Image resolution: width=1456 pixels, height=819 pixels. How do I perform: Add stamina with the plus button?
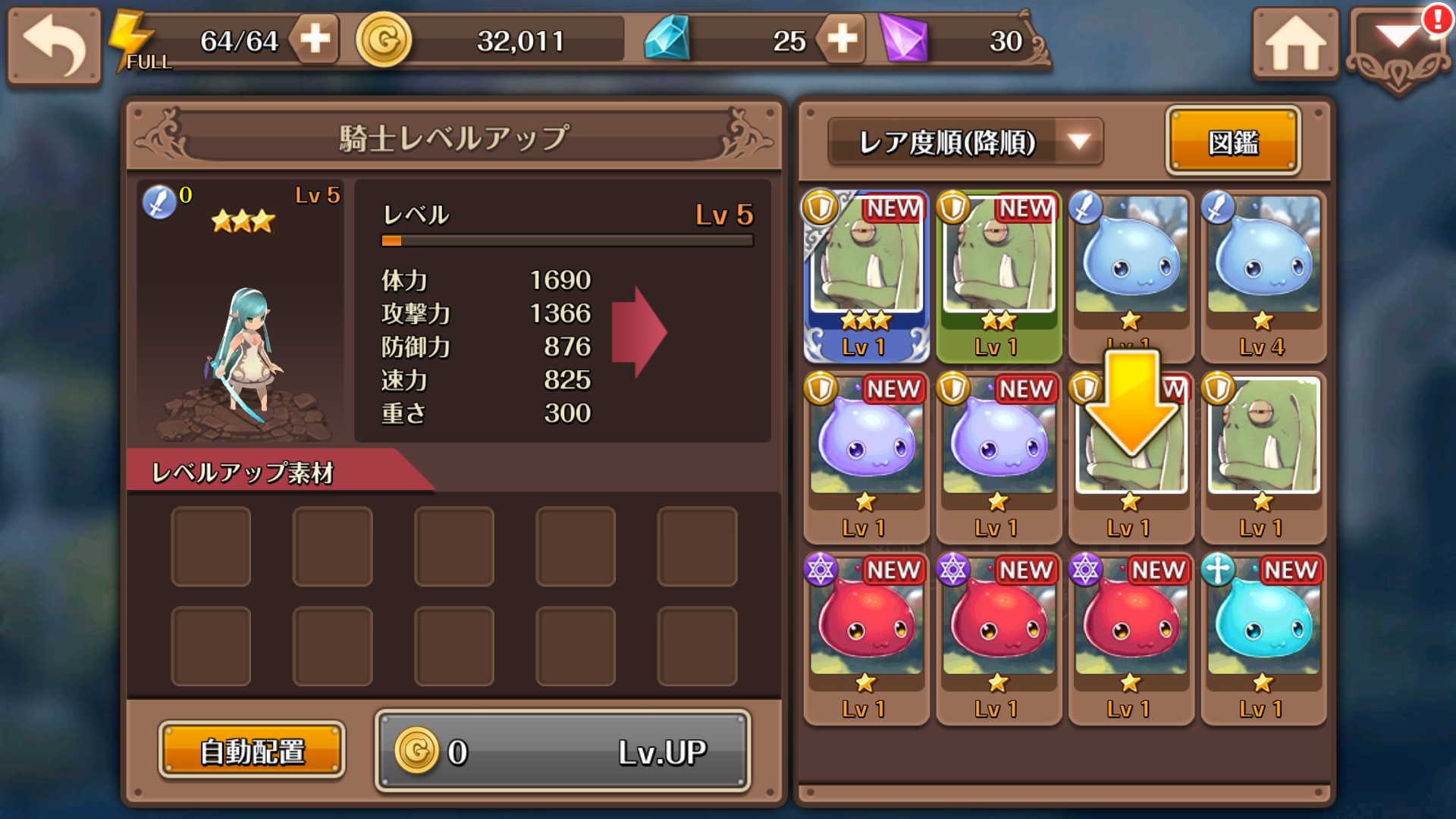point(315,39)
